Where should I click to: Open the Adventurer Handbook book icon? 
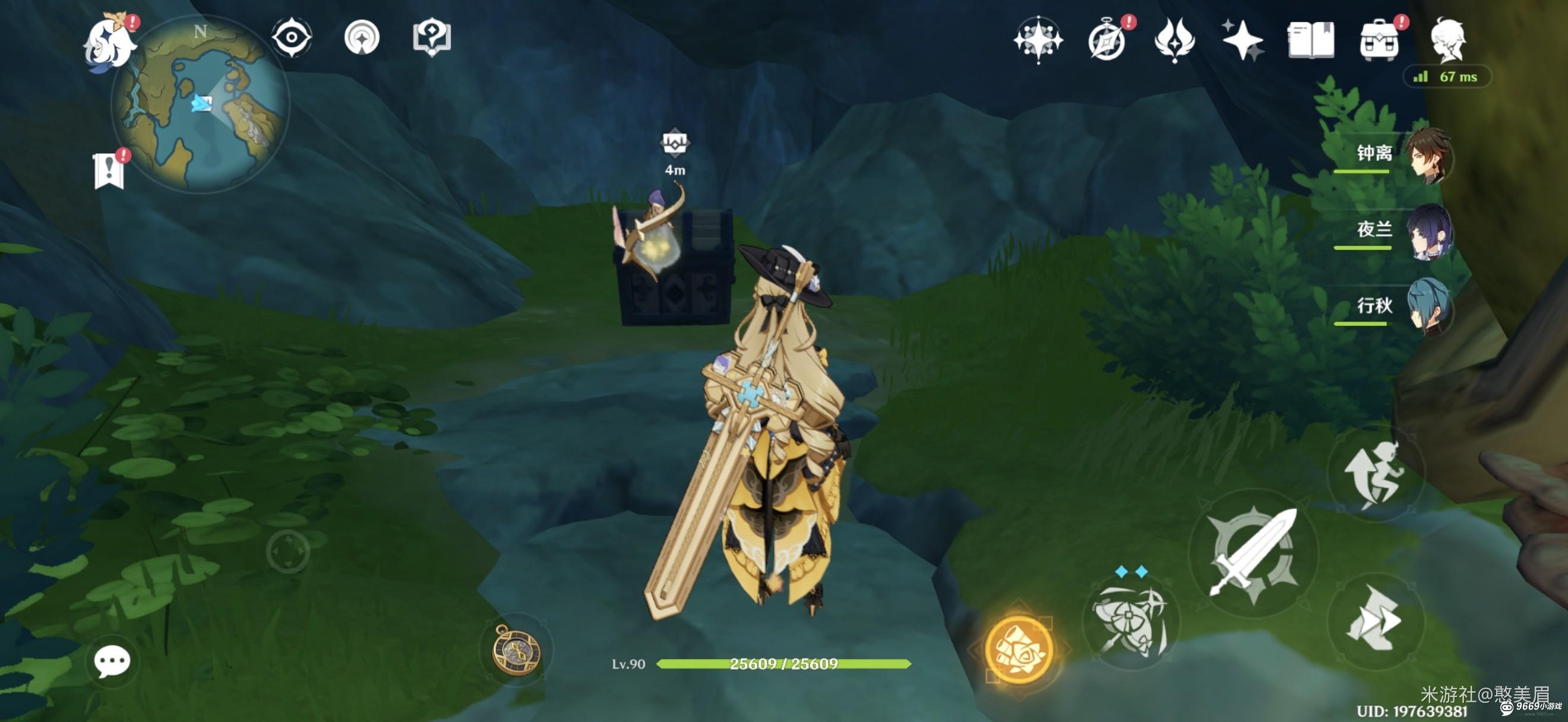[1310, 40]
